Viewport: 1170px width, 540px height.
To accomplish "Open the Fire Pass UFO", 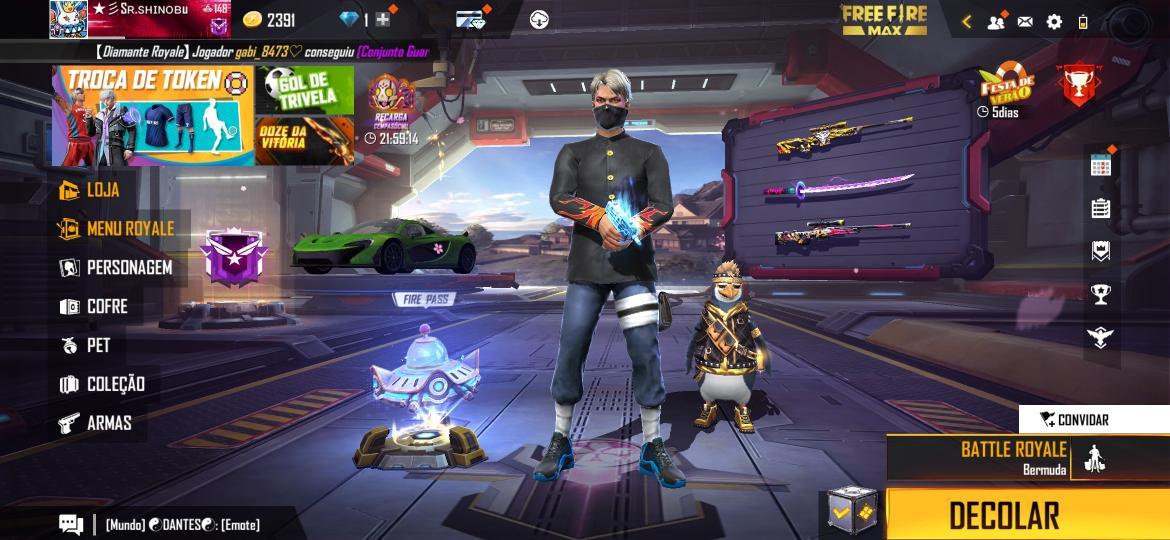I will click(424, 375).
